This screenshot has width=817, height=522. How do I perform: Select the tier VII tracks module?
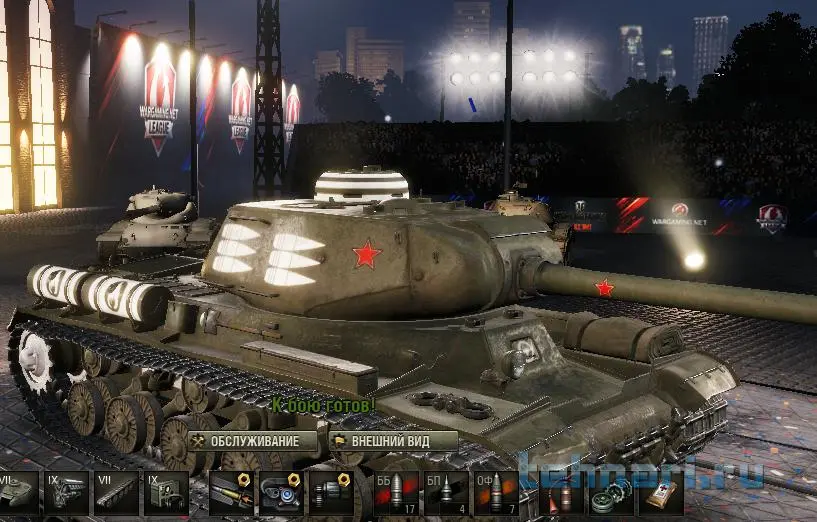pos(116,494)
